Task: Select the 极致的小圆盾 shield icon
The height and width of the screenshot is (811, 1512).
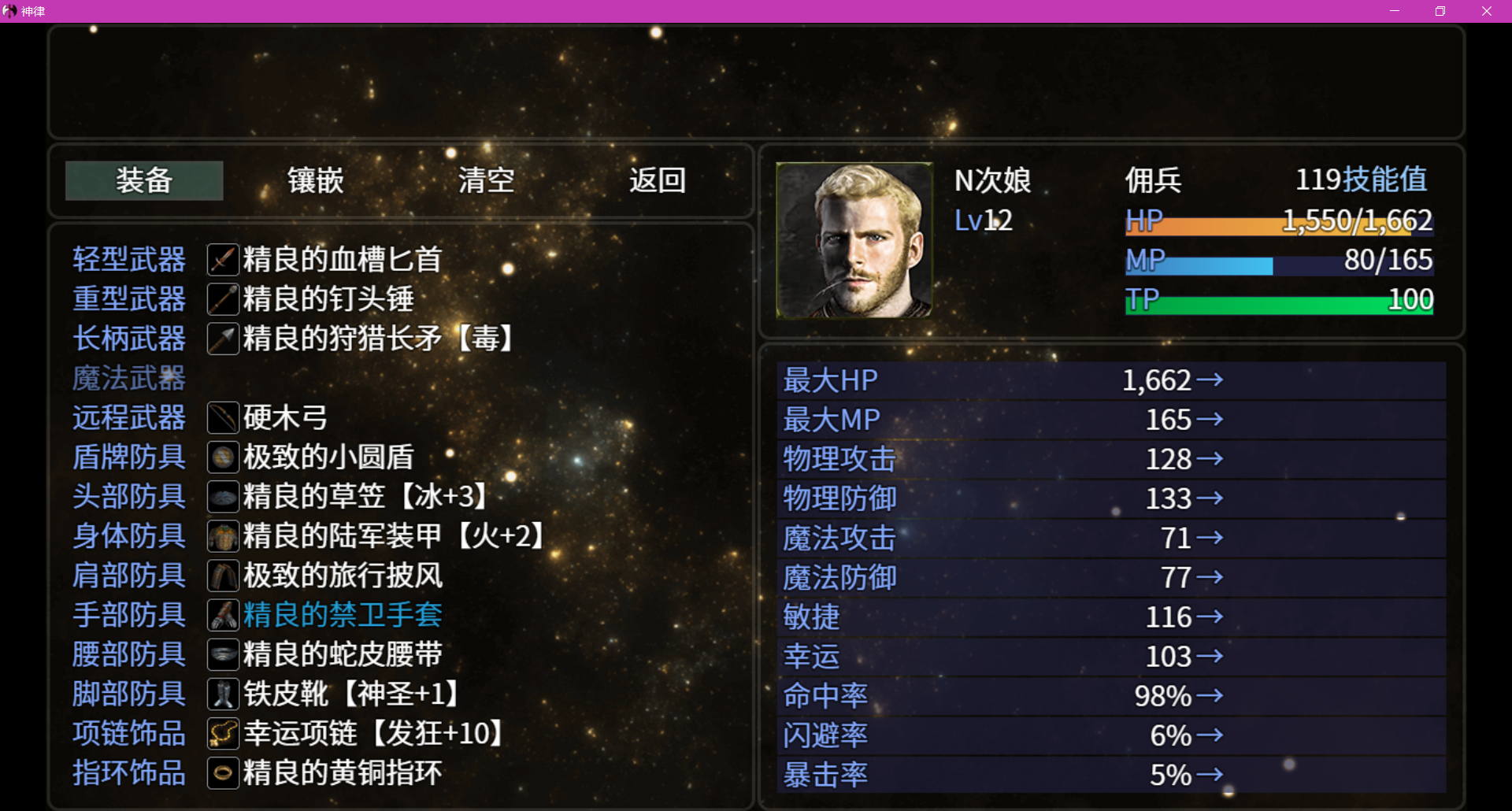Action: 223,457
